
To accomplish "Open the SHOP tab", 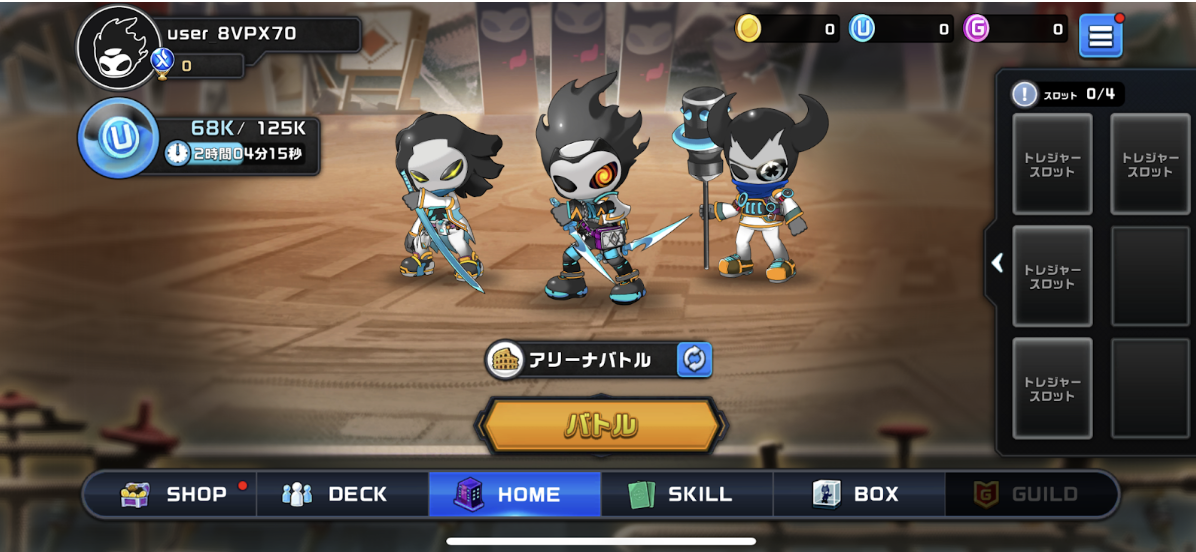I will click(170, 494).
